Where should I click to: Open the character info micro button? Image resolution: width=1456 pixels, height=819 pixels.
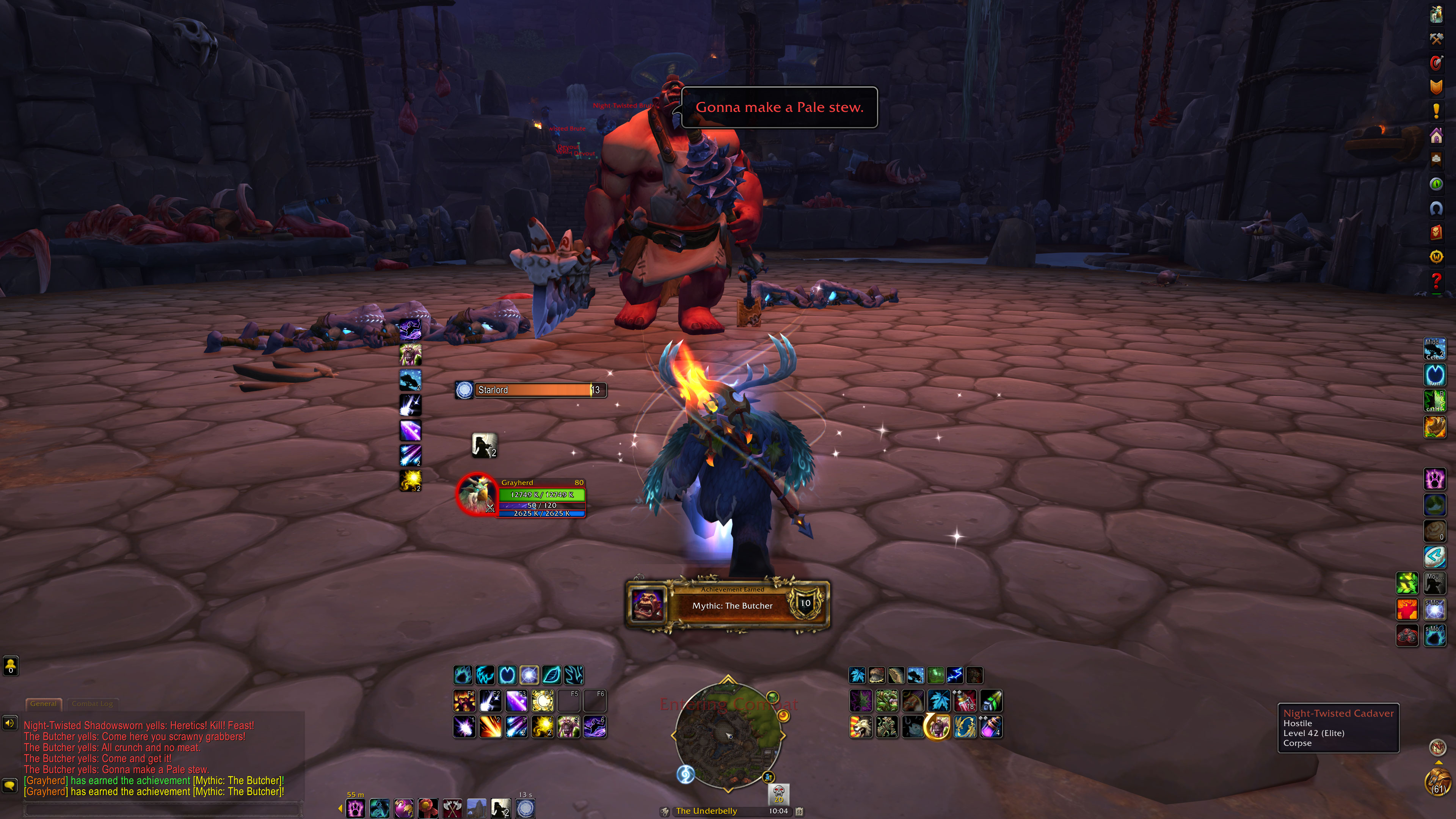click(x=1436, y=14)
